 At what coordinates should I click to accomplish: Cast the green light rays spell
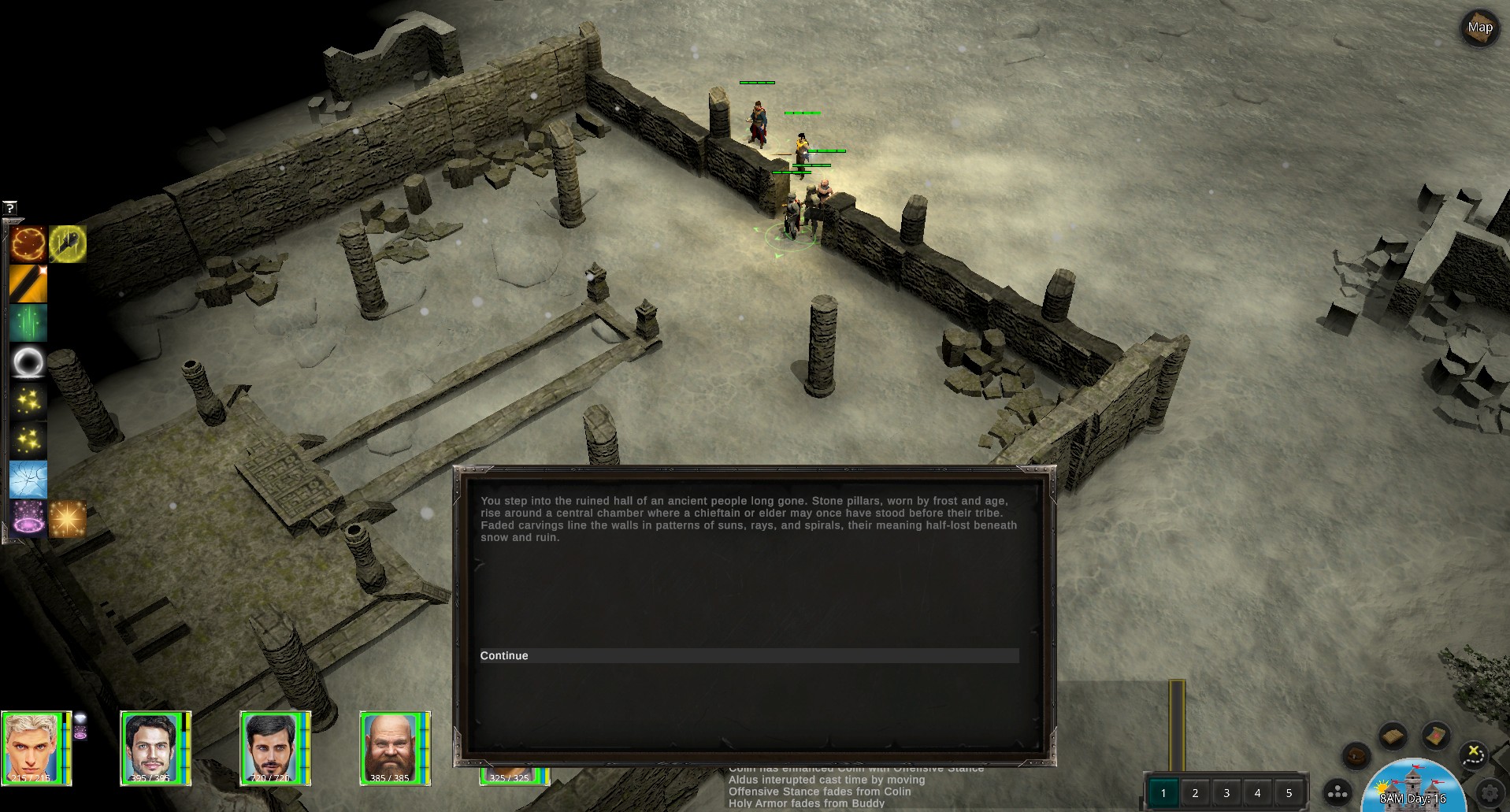(28, 323)
